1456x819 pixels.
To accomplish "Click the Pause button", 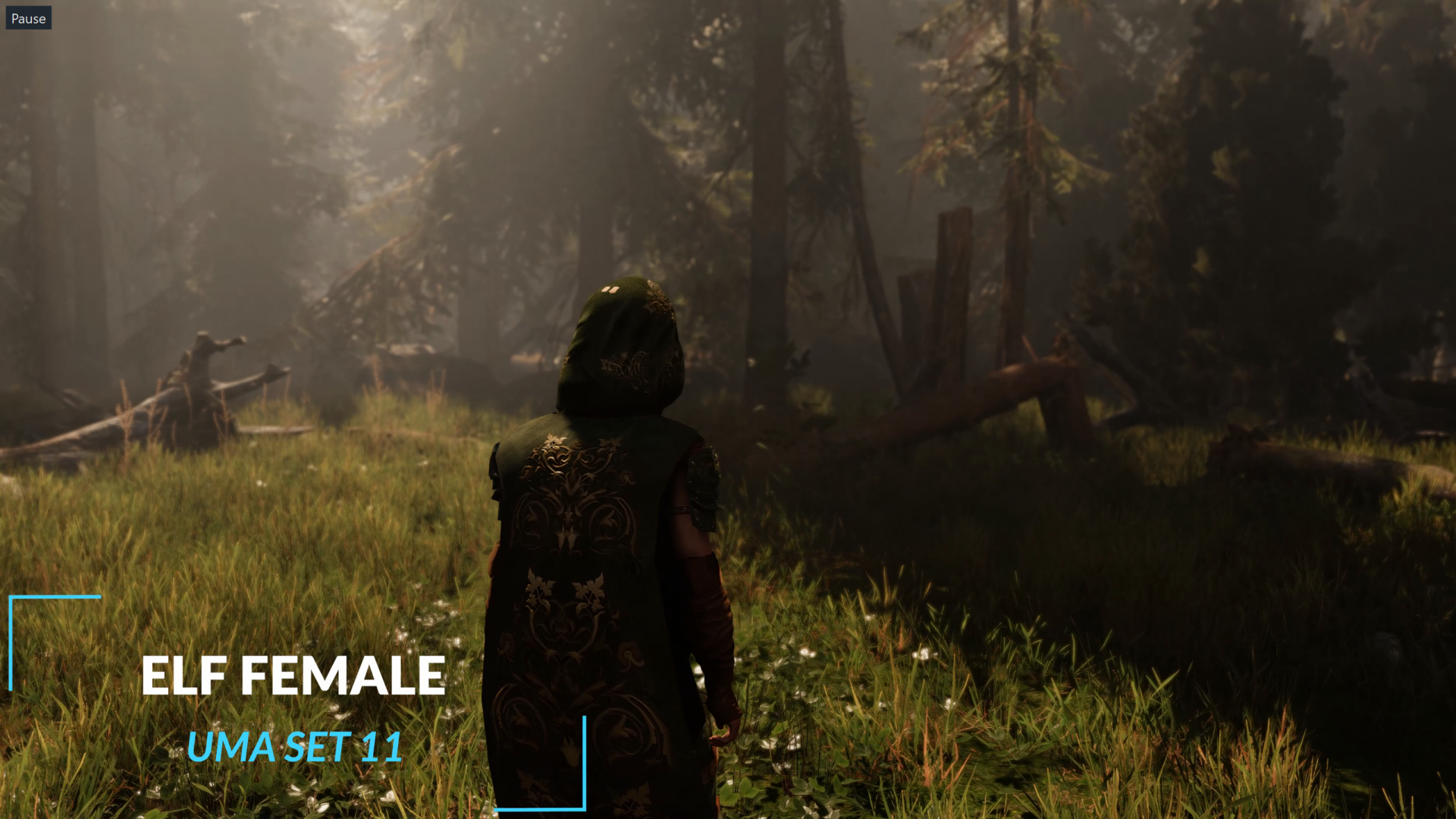I will tap(28, 18).
